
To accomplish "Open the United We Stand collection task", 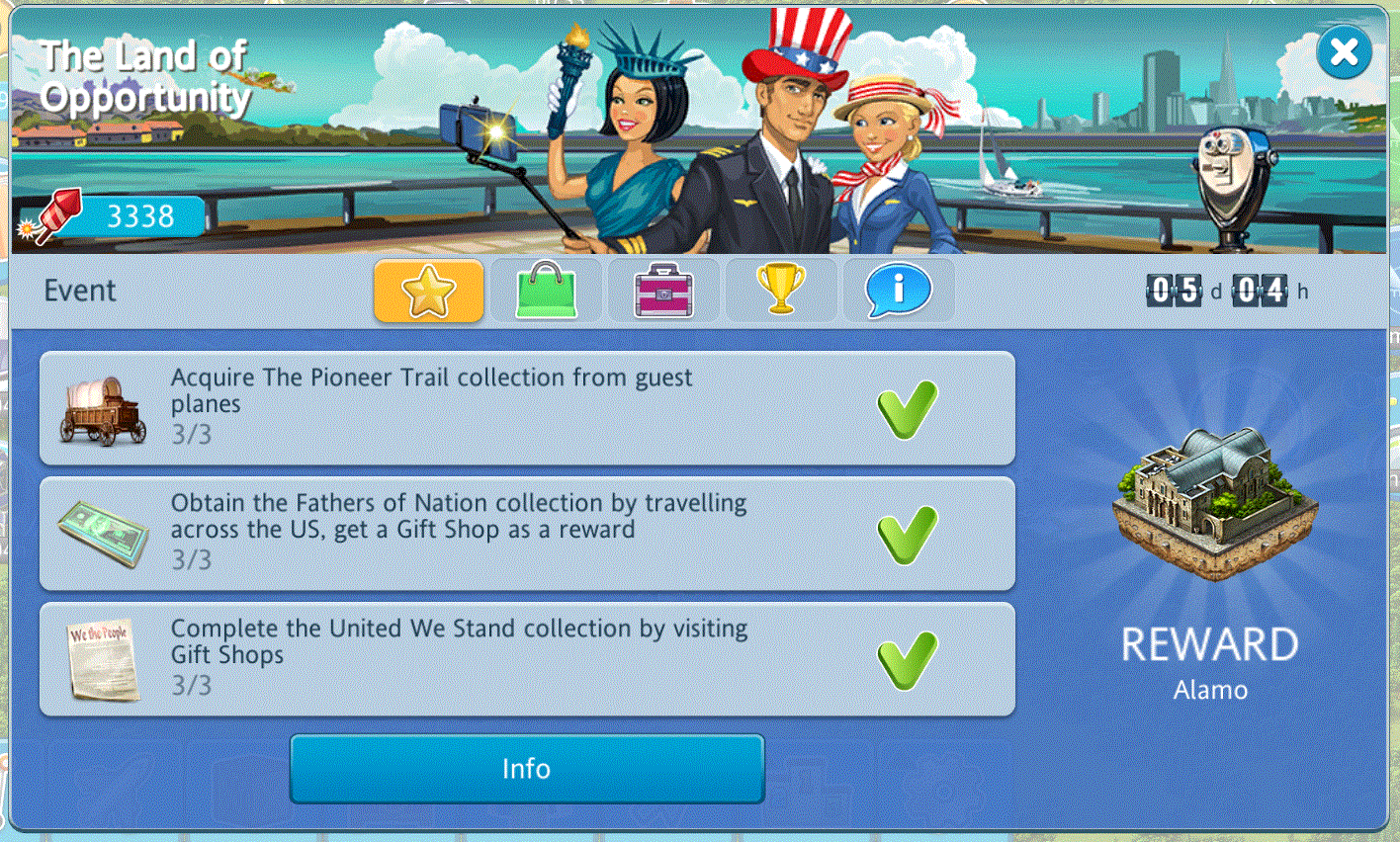I will pyautogui.click(x=527, y=658).
